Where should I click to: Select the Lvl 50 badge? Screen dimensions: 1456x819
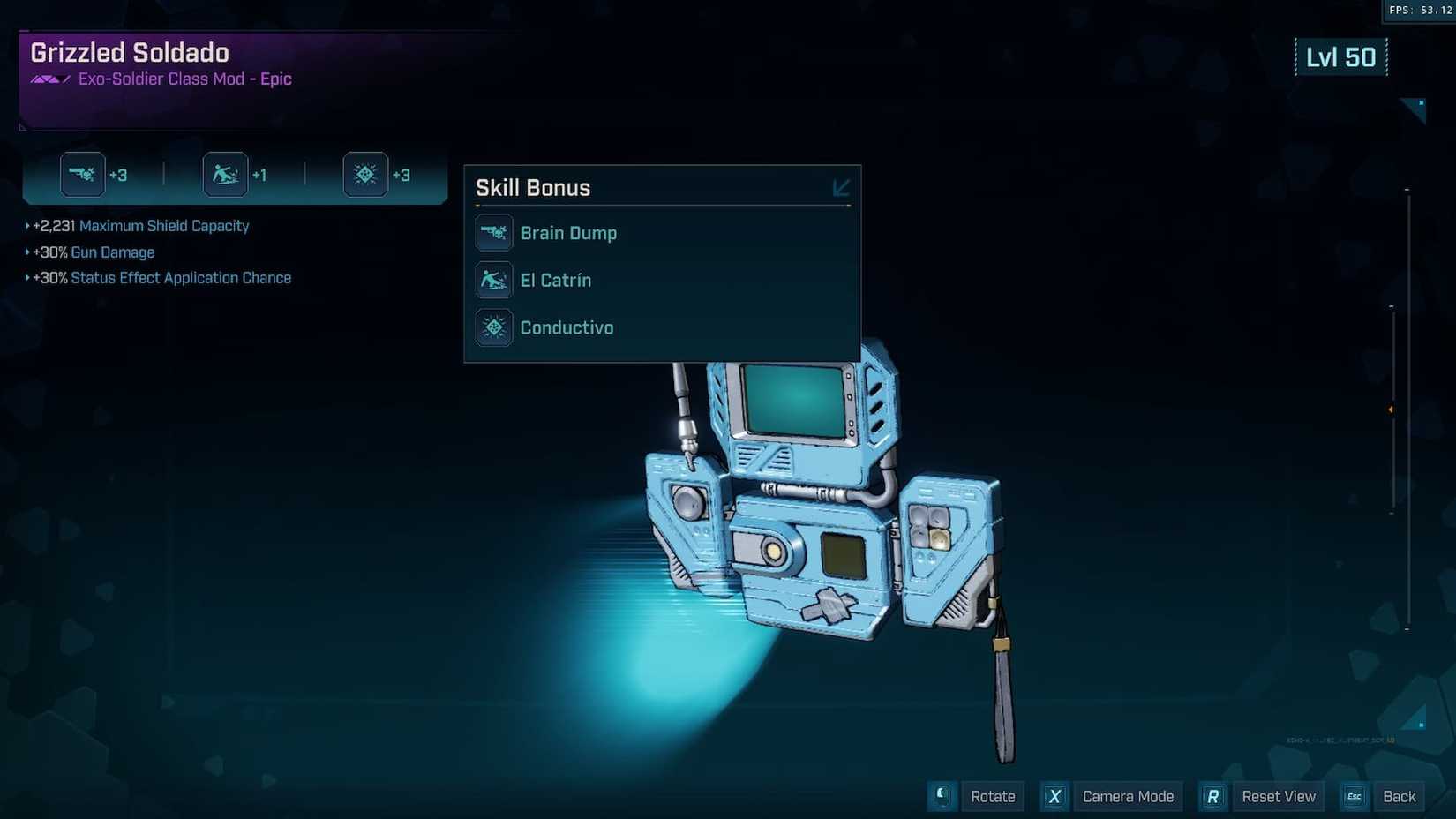[1341, 56]
